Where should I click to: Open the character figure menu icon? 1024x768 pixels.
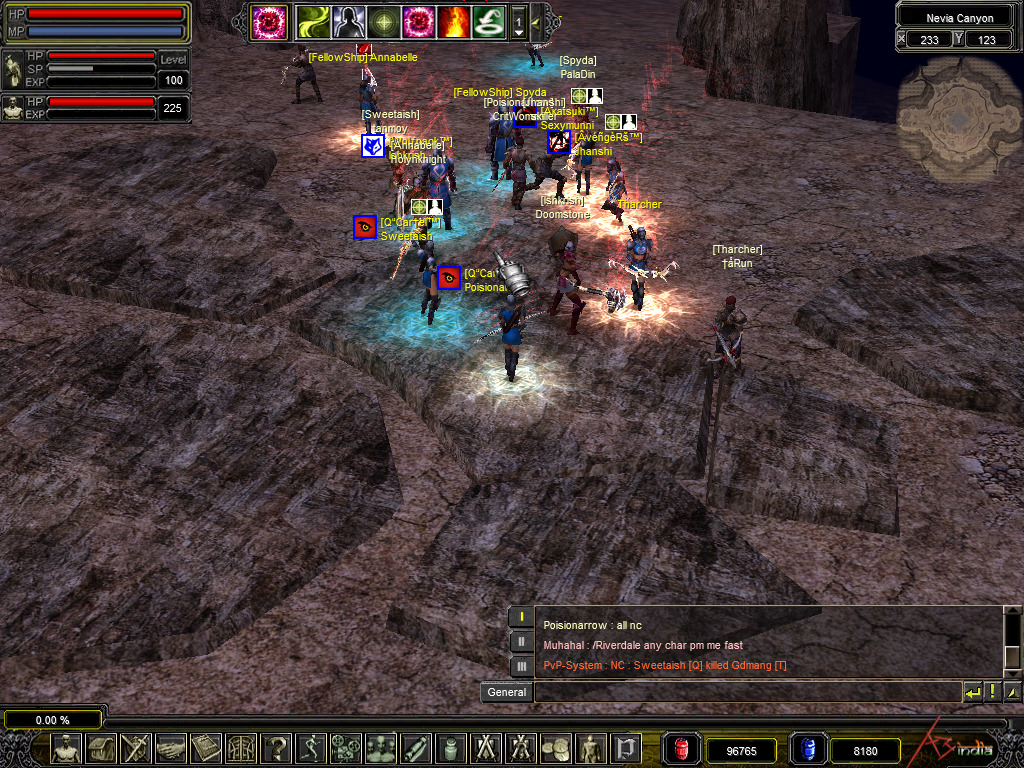(x=66, y=748)
